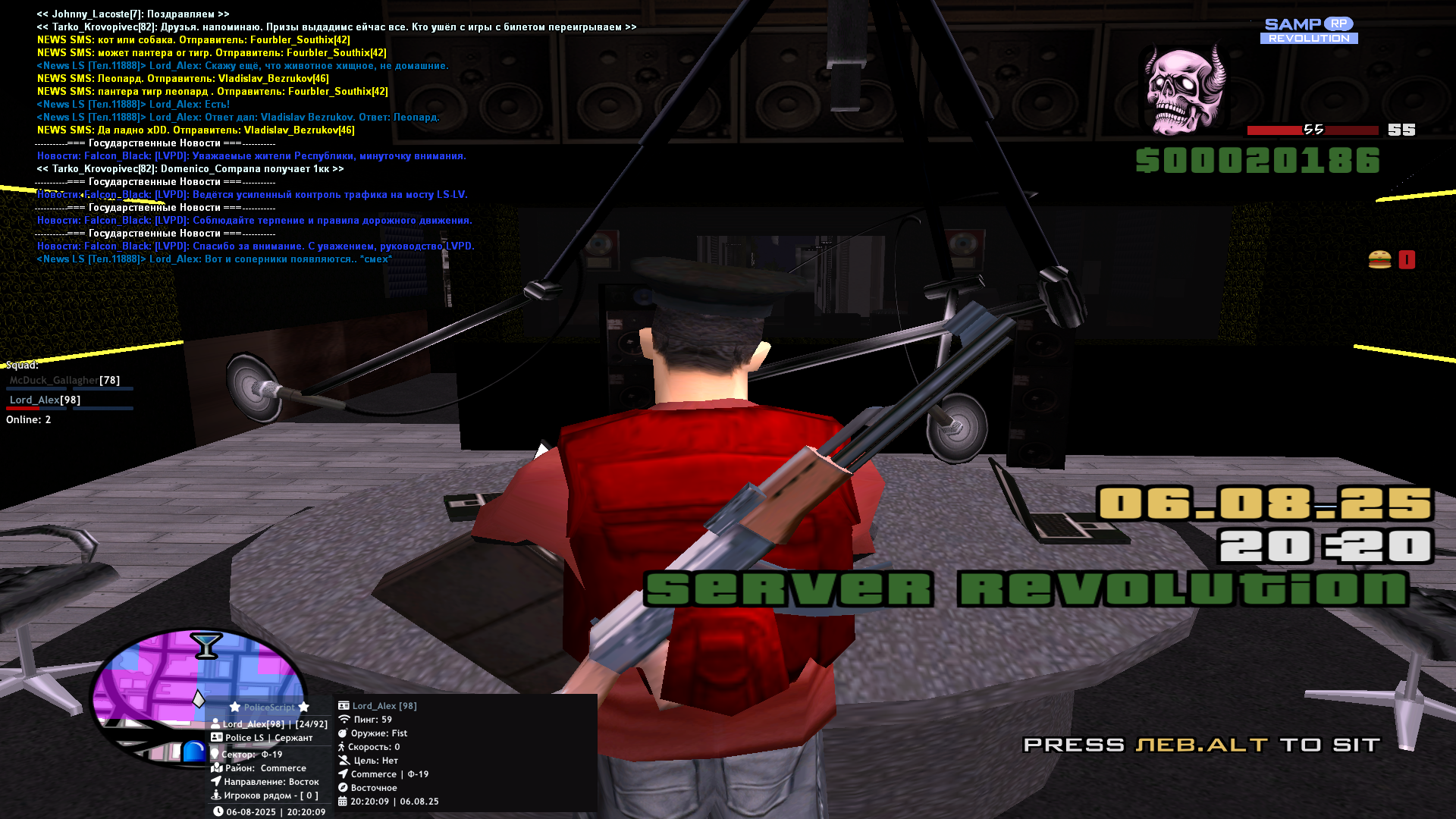Image resolution: width=1456 pixels, height=819 pixels.
Task: Click the latest News LS chat message
Action: pyautogui.click(x=215, y=259)
